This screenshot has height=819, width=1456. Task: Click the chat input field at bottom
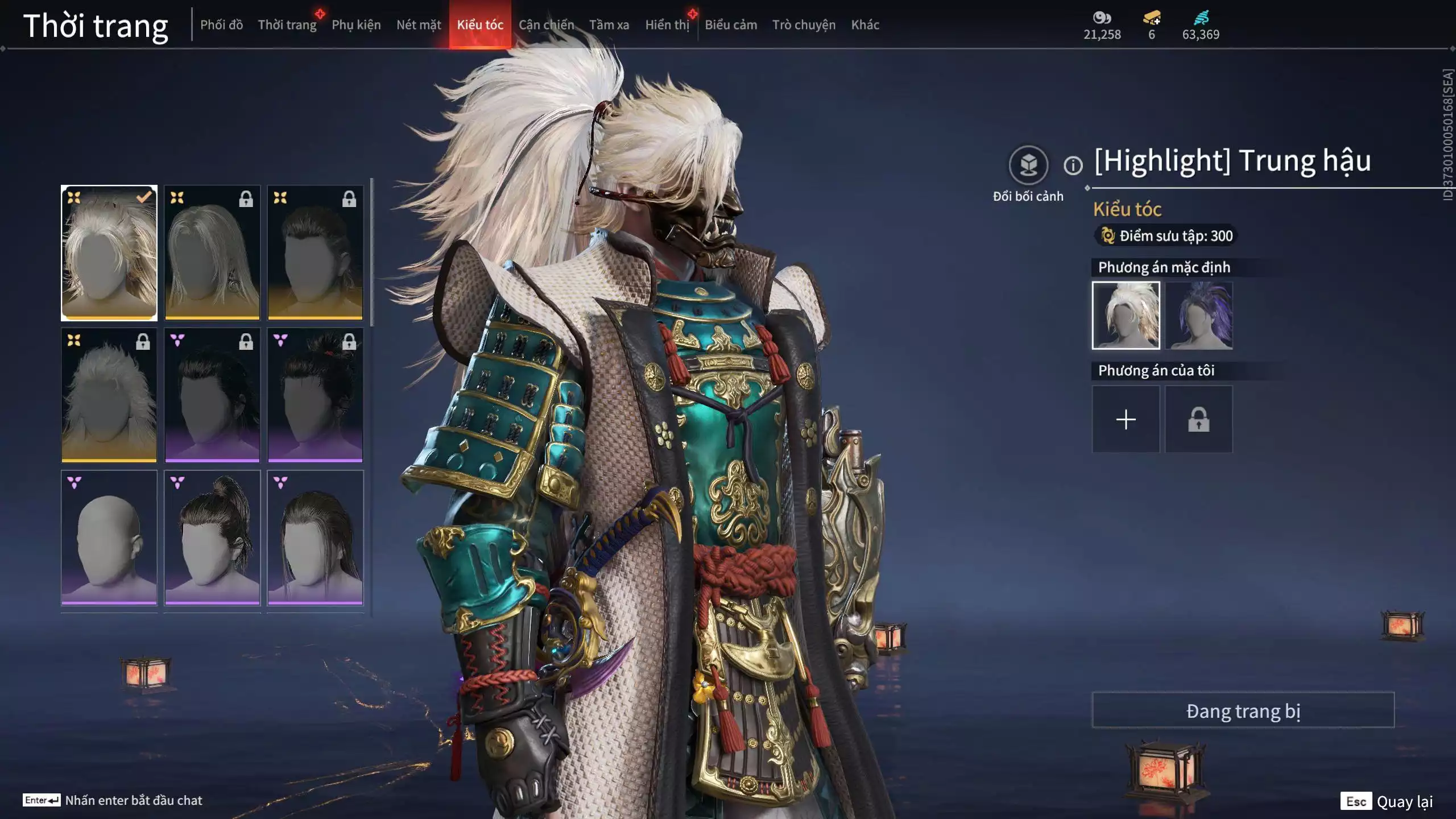131,800
